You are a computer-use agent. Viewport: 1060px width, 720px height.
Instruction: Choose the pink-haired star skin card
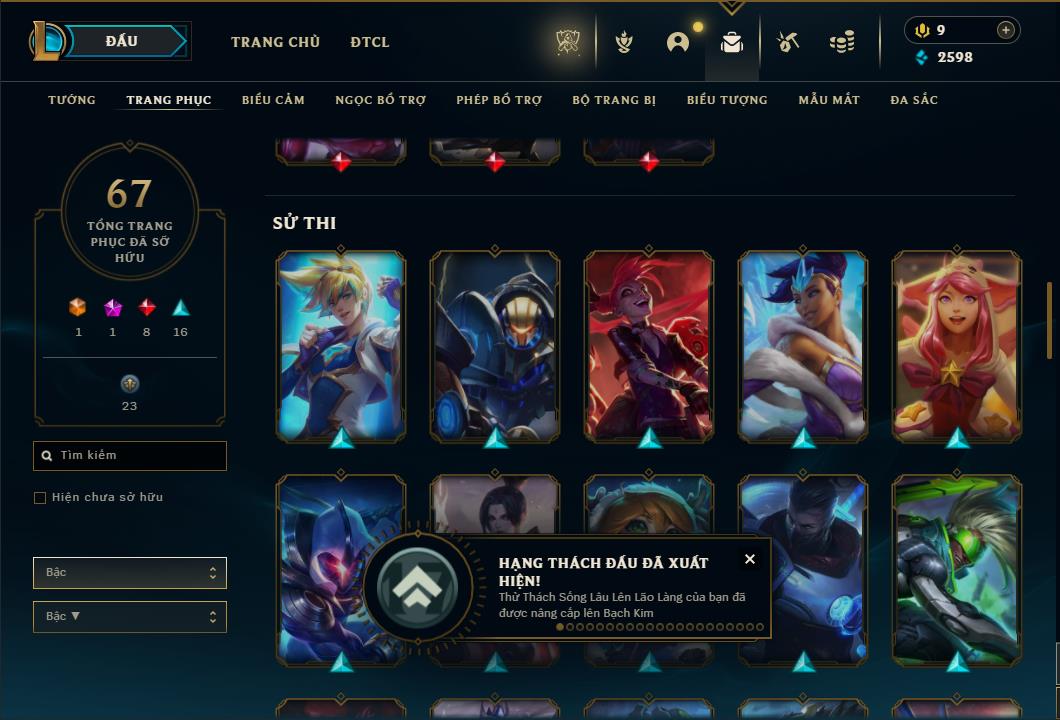tap(957, 345)
